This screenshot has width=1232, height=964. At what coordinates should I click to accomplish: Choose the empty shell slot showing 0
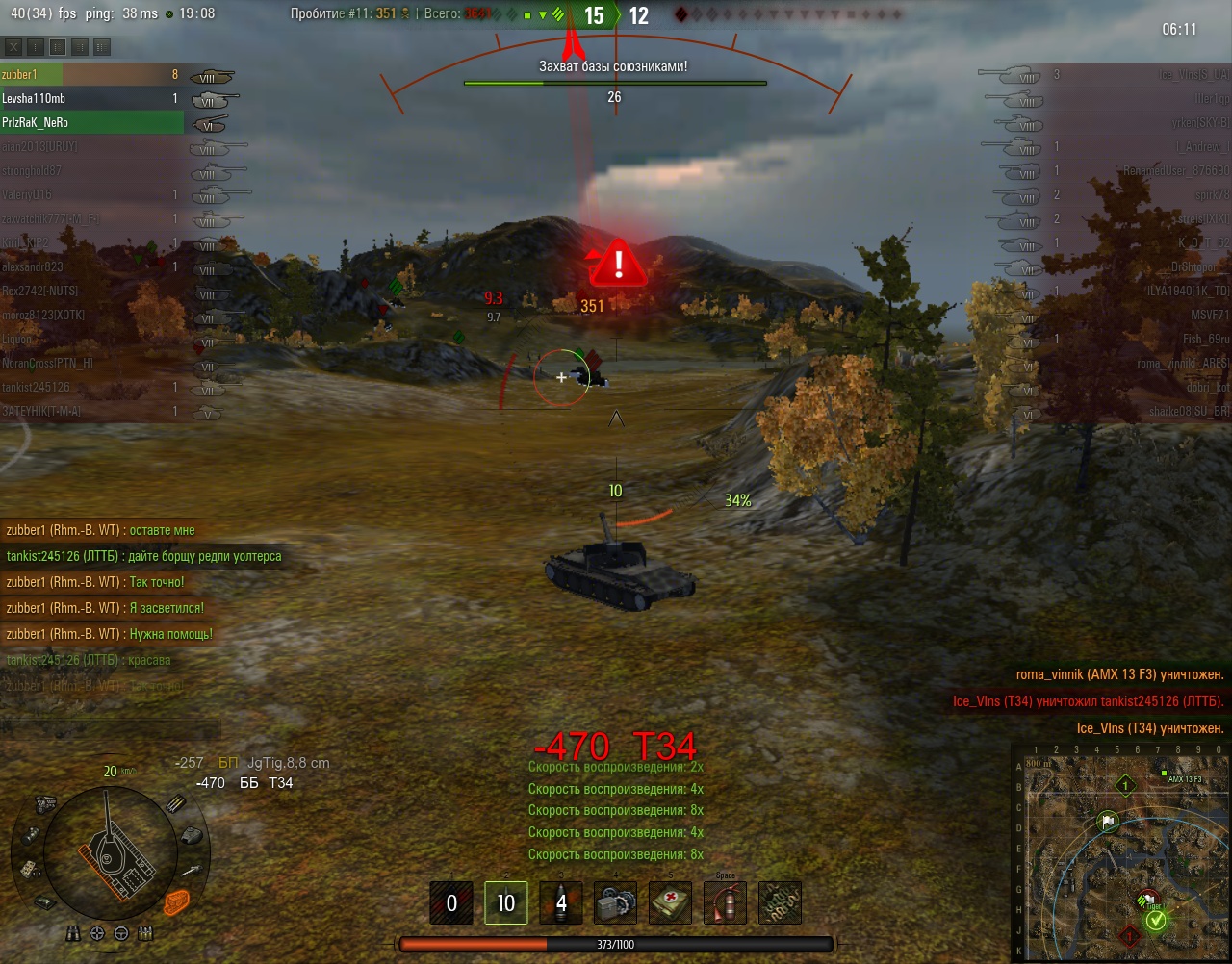[x=451, y=903]
